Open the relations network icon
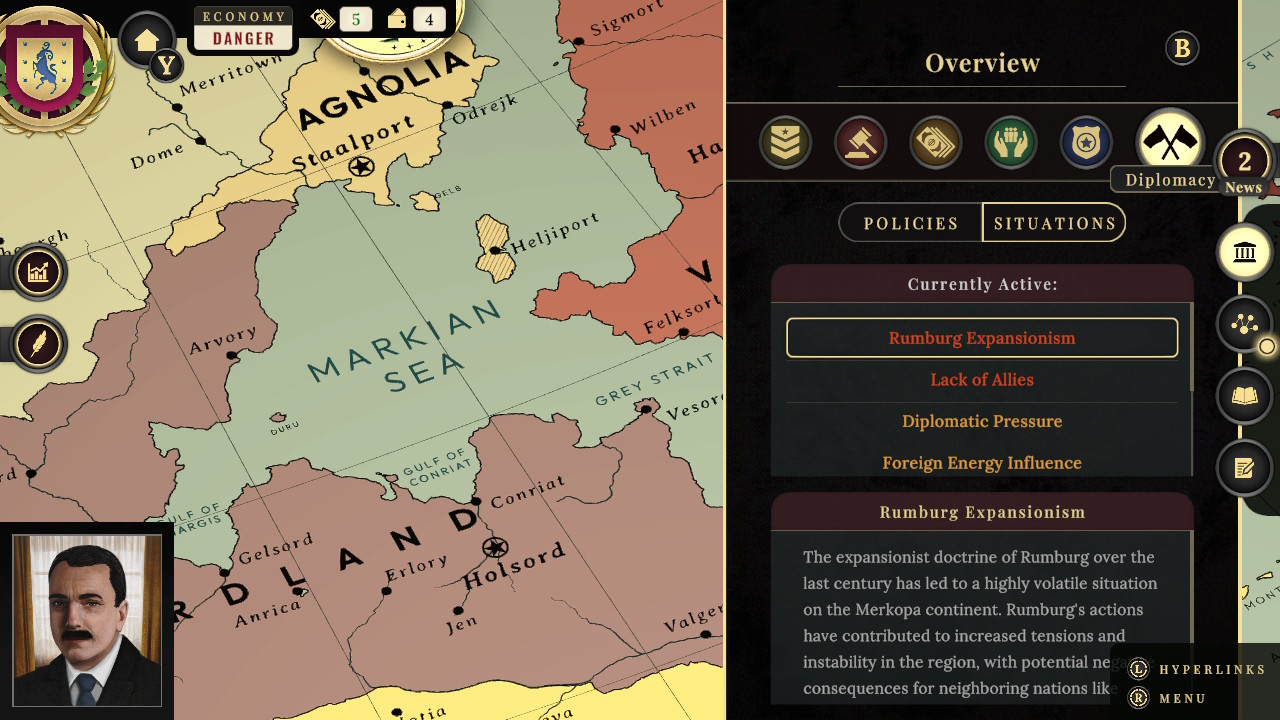 (x=1244, y=323)
